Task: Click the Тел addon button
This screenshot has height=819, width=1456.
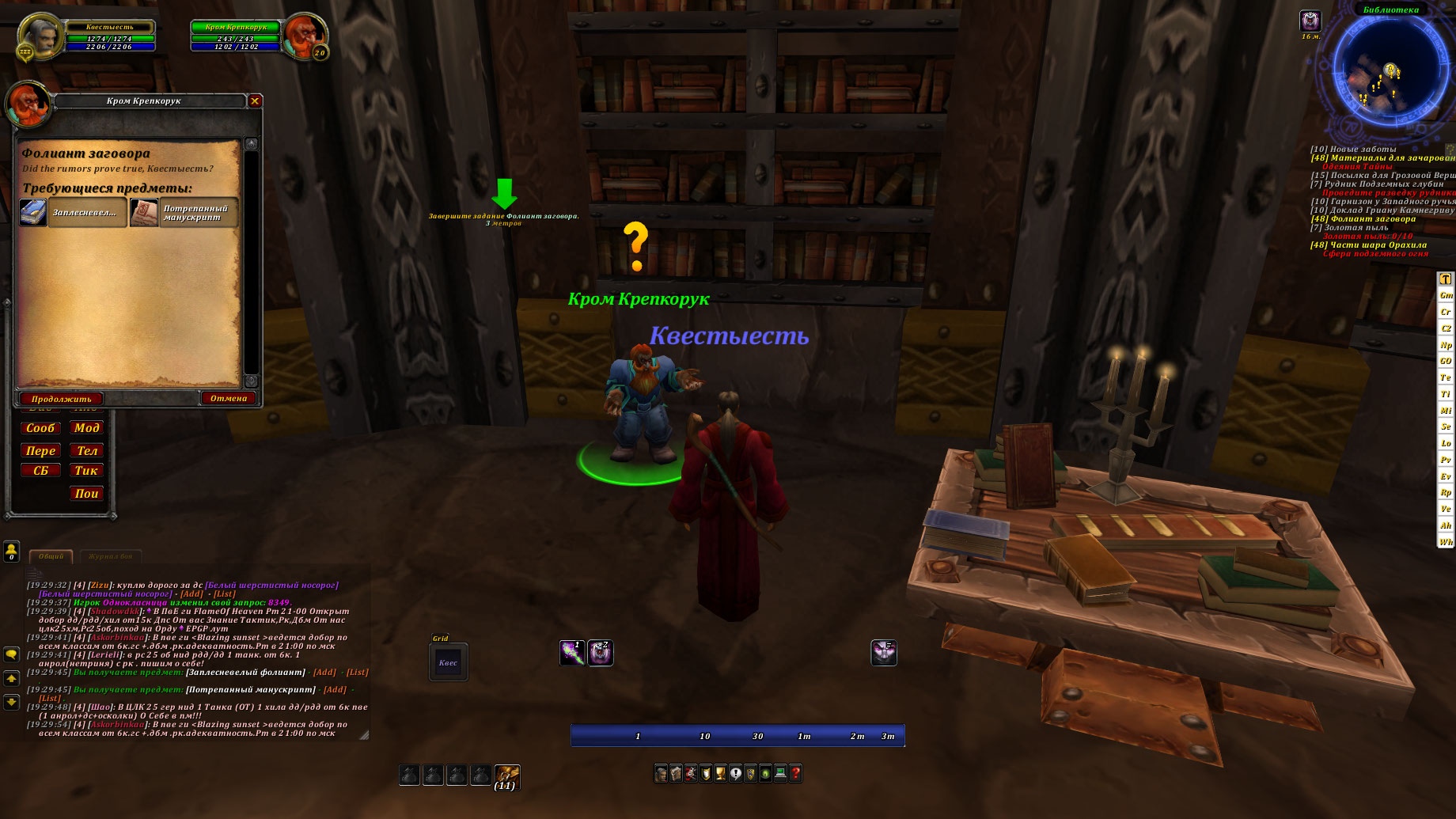Action: tap(86, 451)
